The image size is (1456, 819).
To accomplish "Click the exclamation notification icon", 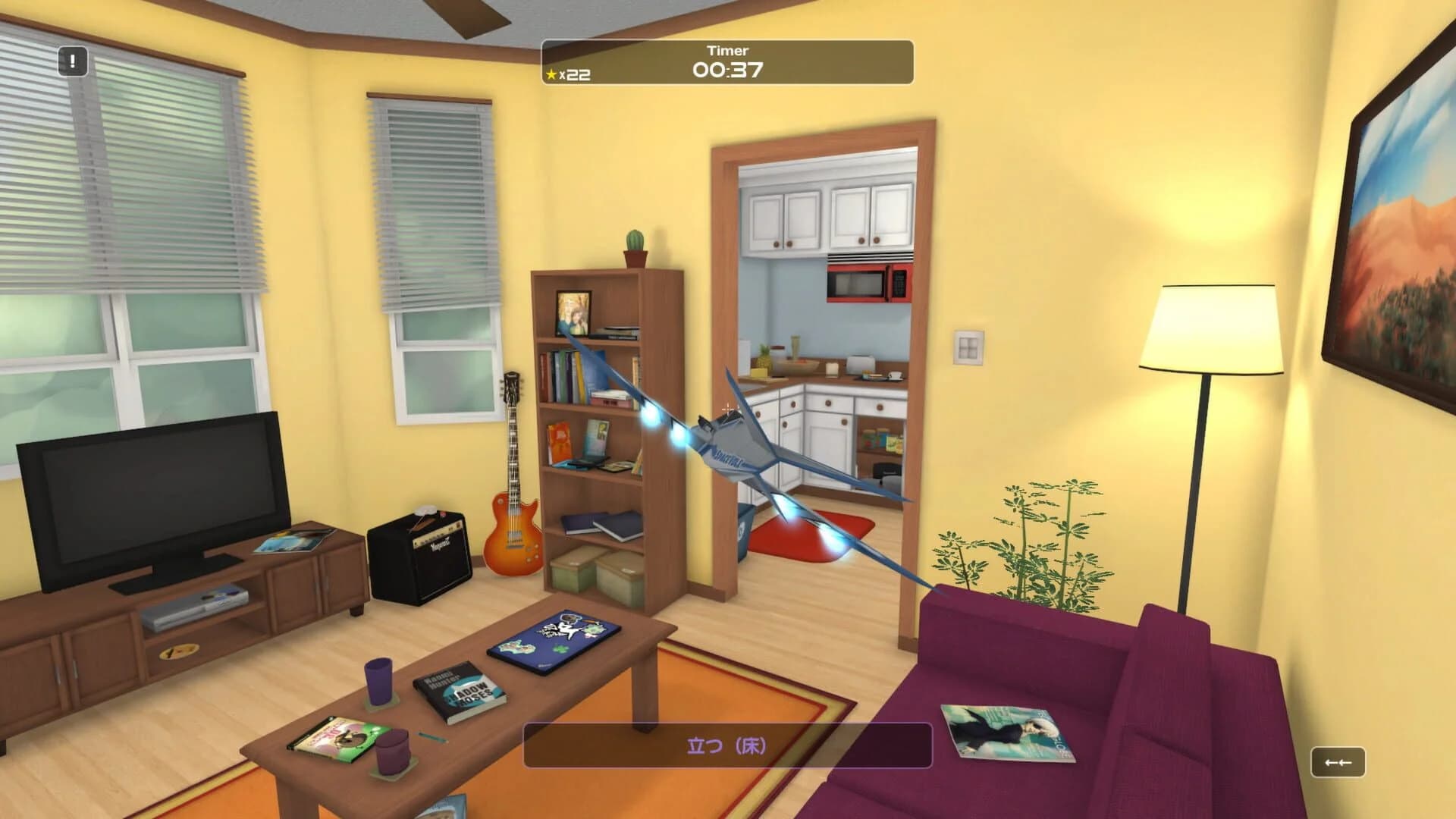I will (72, 61).
